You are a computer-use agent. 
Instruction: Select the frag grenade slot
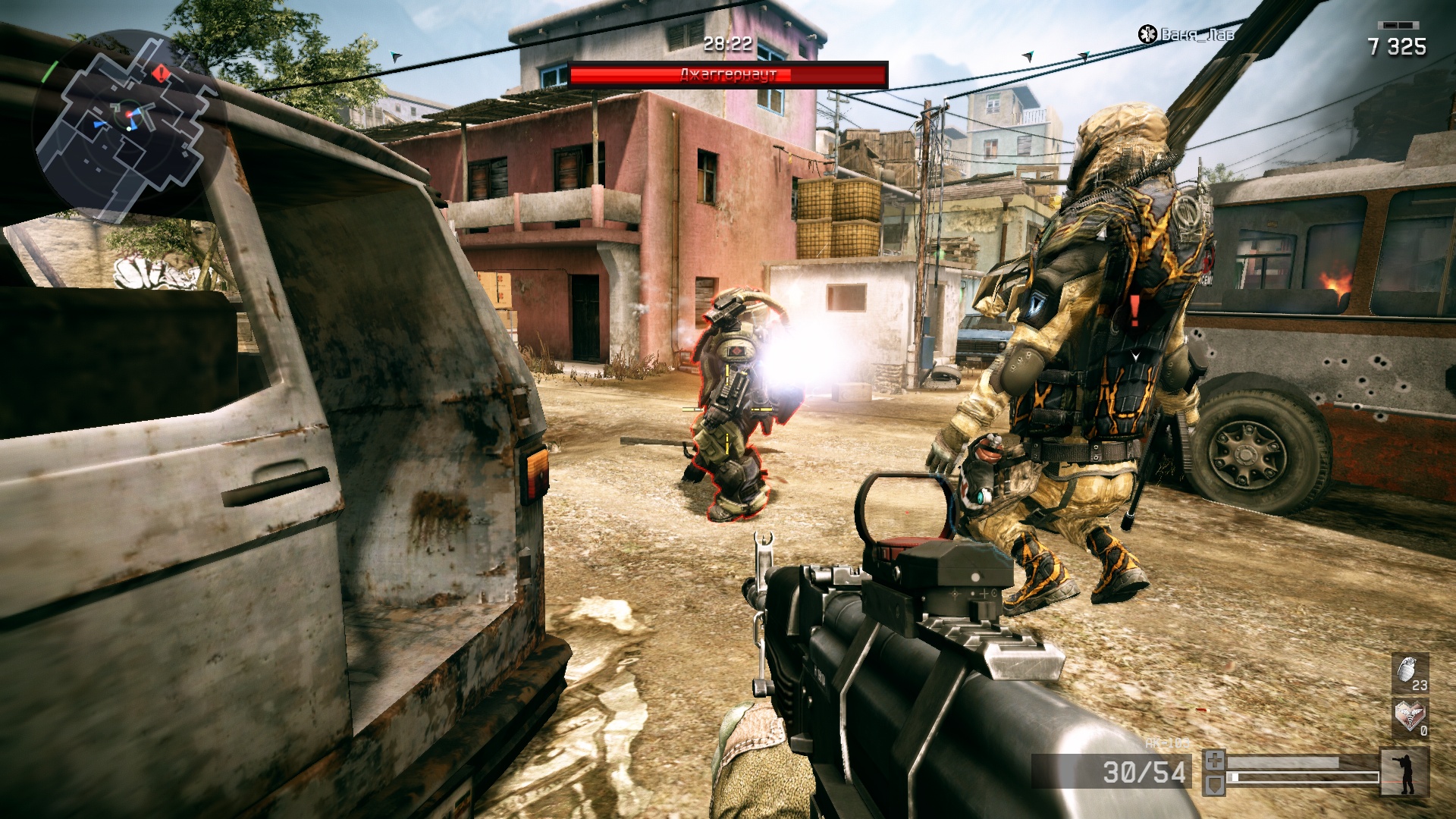(x=1410, y=673)
